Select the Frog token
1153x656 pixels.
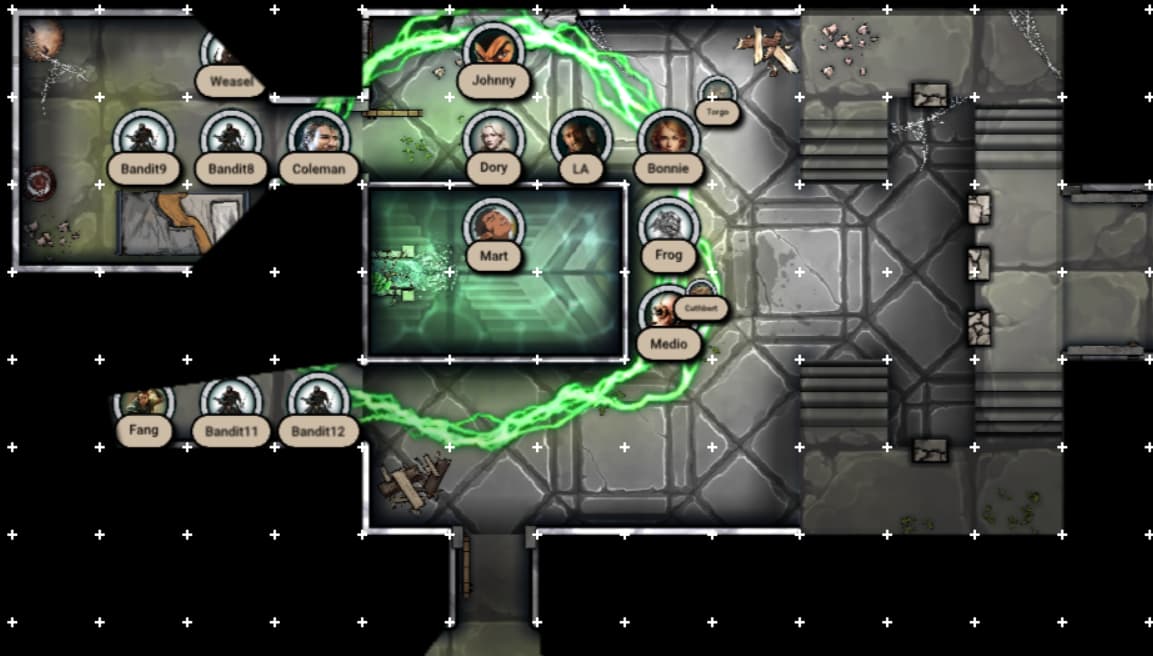pyautogui.click(x=668, y=226)
